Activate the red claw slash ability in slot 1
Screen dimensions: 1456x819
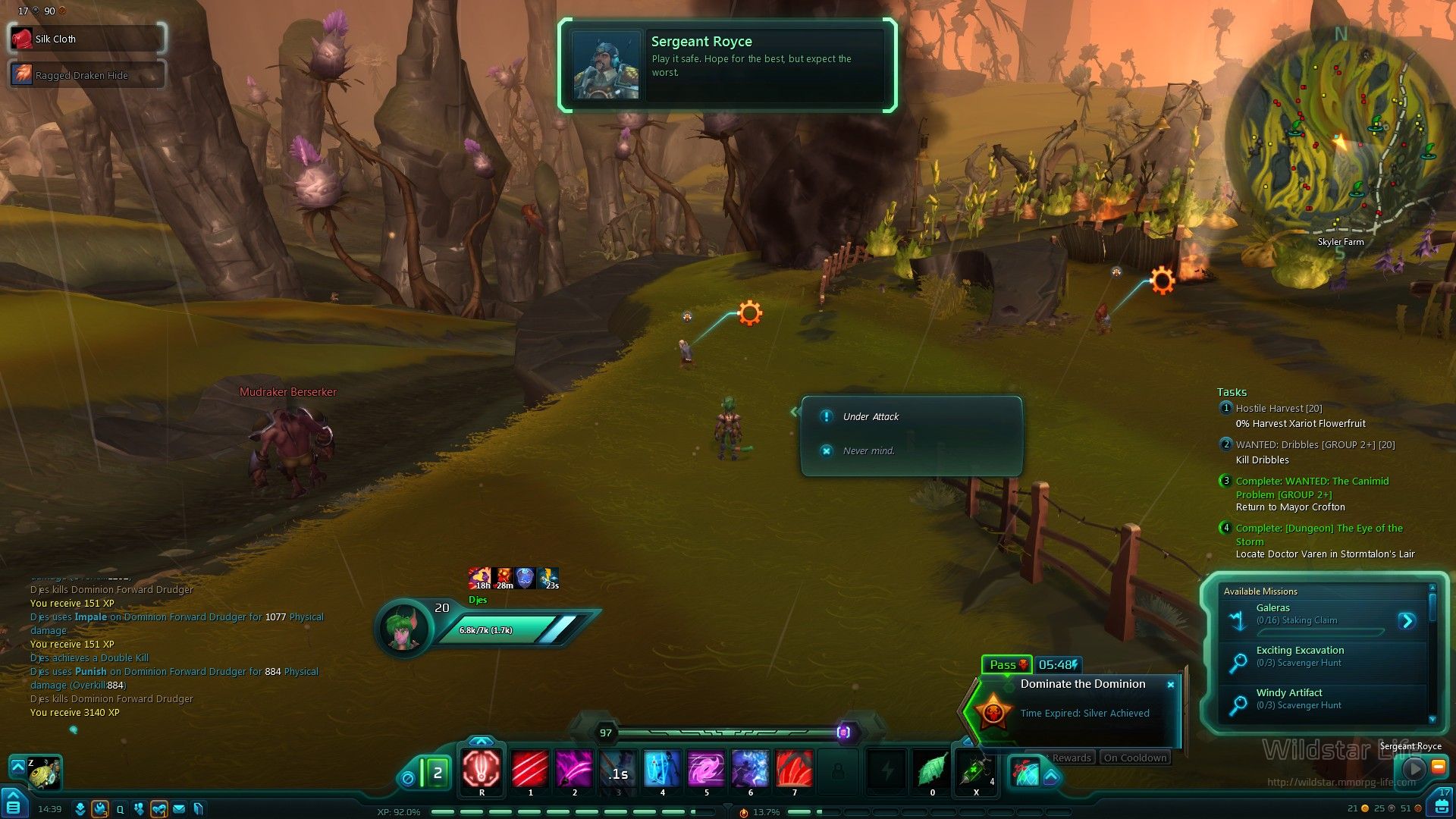click(x=530, y=768)
